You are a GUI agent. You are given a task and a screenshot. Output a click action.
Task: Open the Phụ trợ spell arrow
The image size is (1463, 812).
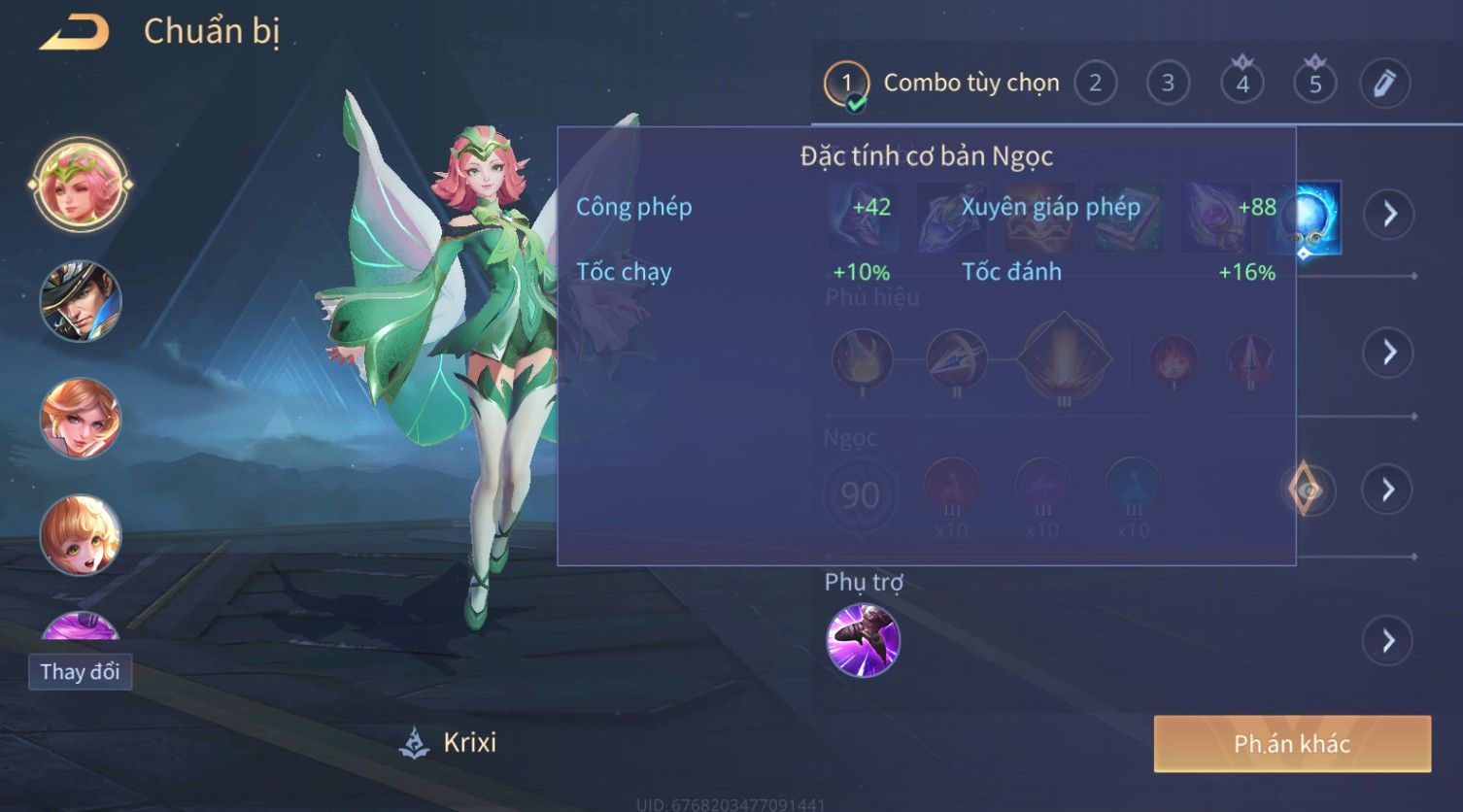pos(1387,641)
